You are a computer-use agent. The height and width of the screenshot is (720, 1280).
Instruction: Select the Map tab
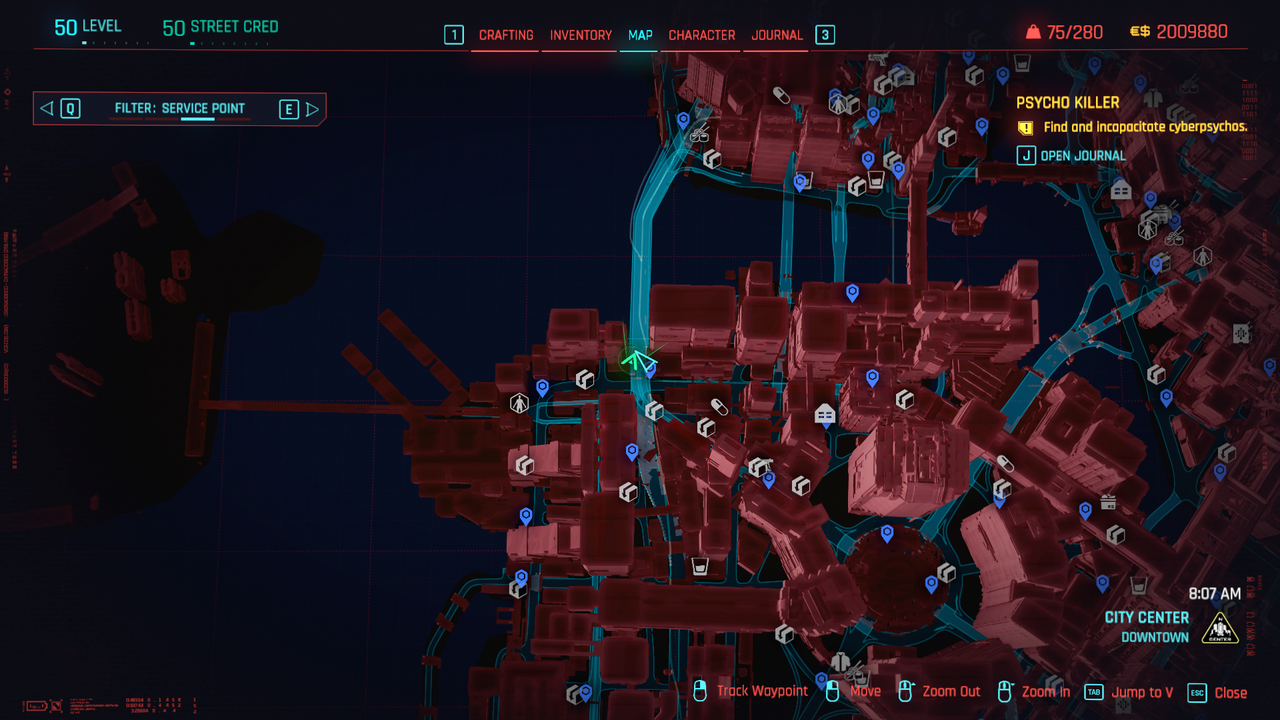[640, 35]
